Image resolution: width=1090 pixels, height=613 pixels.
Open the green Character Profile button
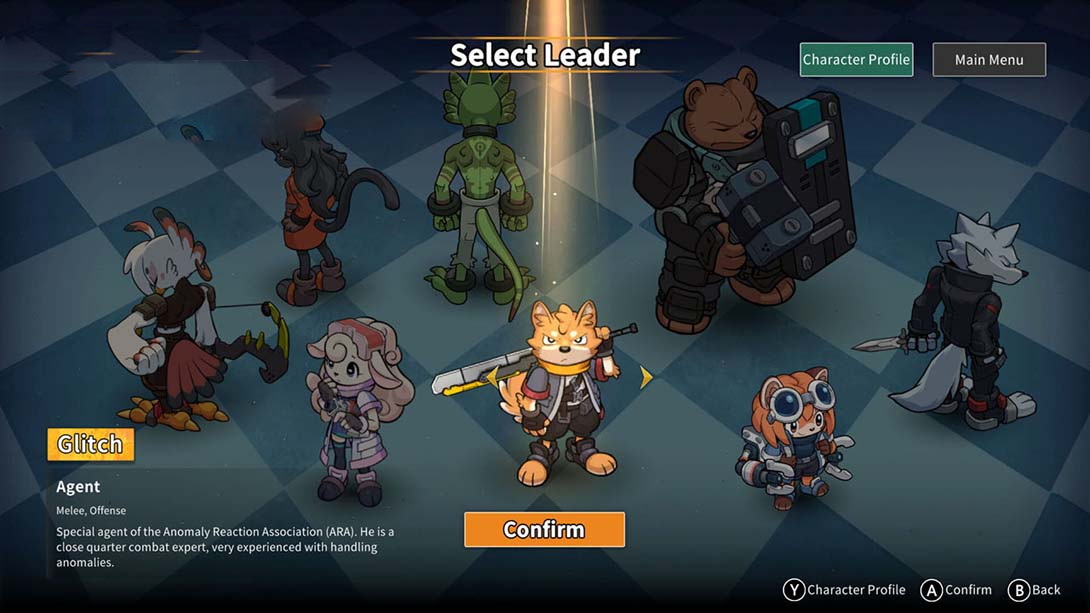point(856,60)
